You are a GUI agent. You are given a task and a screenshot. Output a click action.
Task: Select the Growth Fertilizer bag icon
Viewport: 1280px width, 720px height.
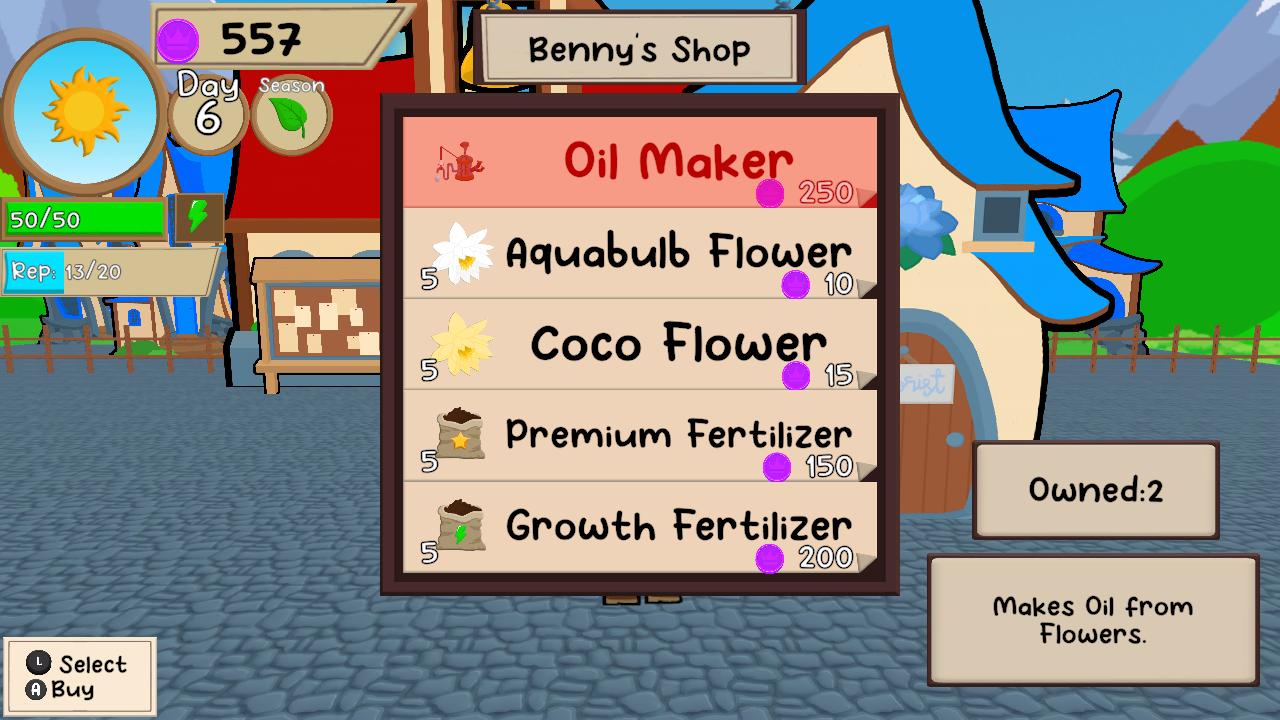(462, 525)
